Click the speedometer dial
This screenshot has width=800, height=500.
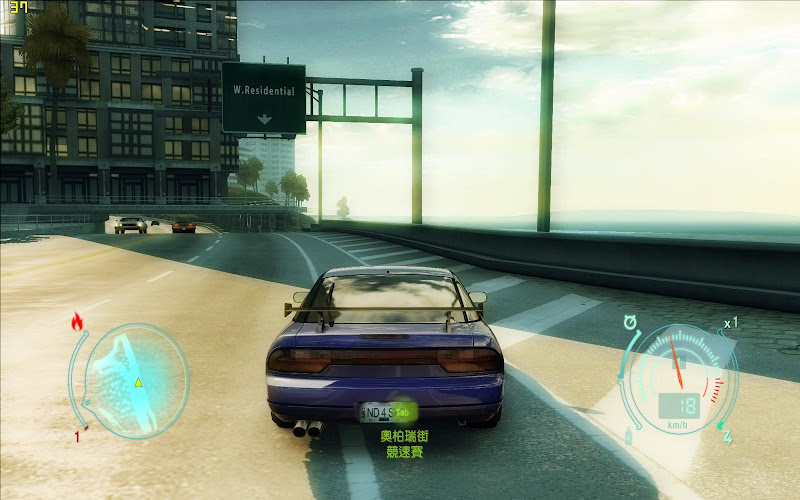coord(679,380)
